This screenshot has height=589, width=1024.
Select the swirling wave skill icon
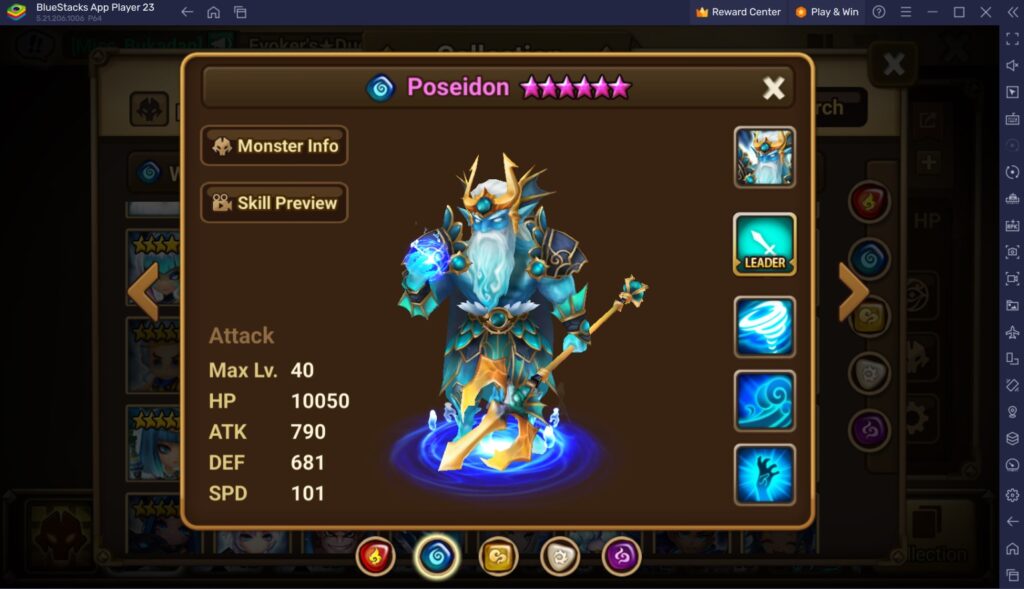click(x=764, y=400)
